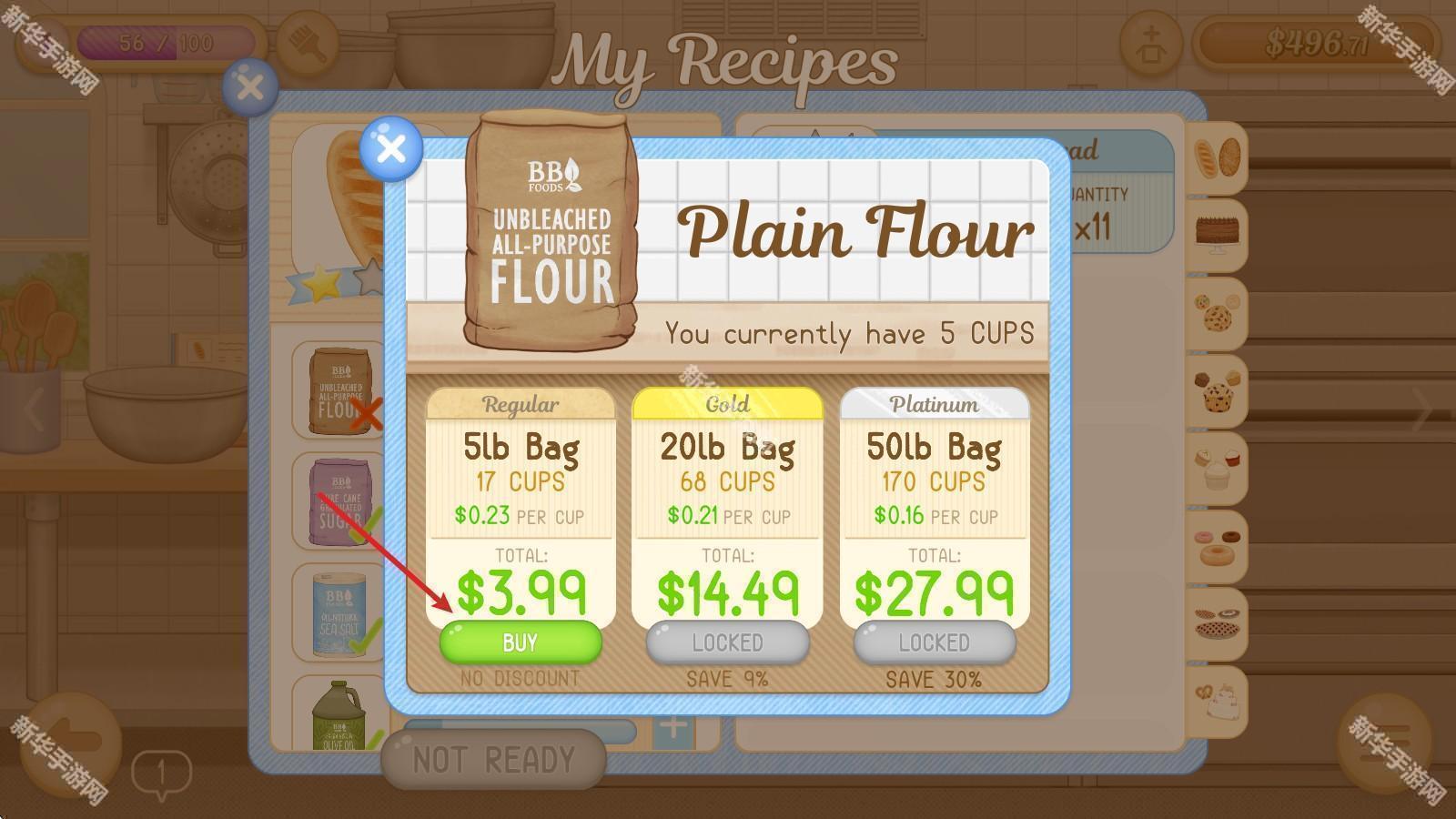Open the donuts category tab
The height and width of the screenshot is (819, 1456).
coord(1217,546)
